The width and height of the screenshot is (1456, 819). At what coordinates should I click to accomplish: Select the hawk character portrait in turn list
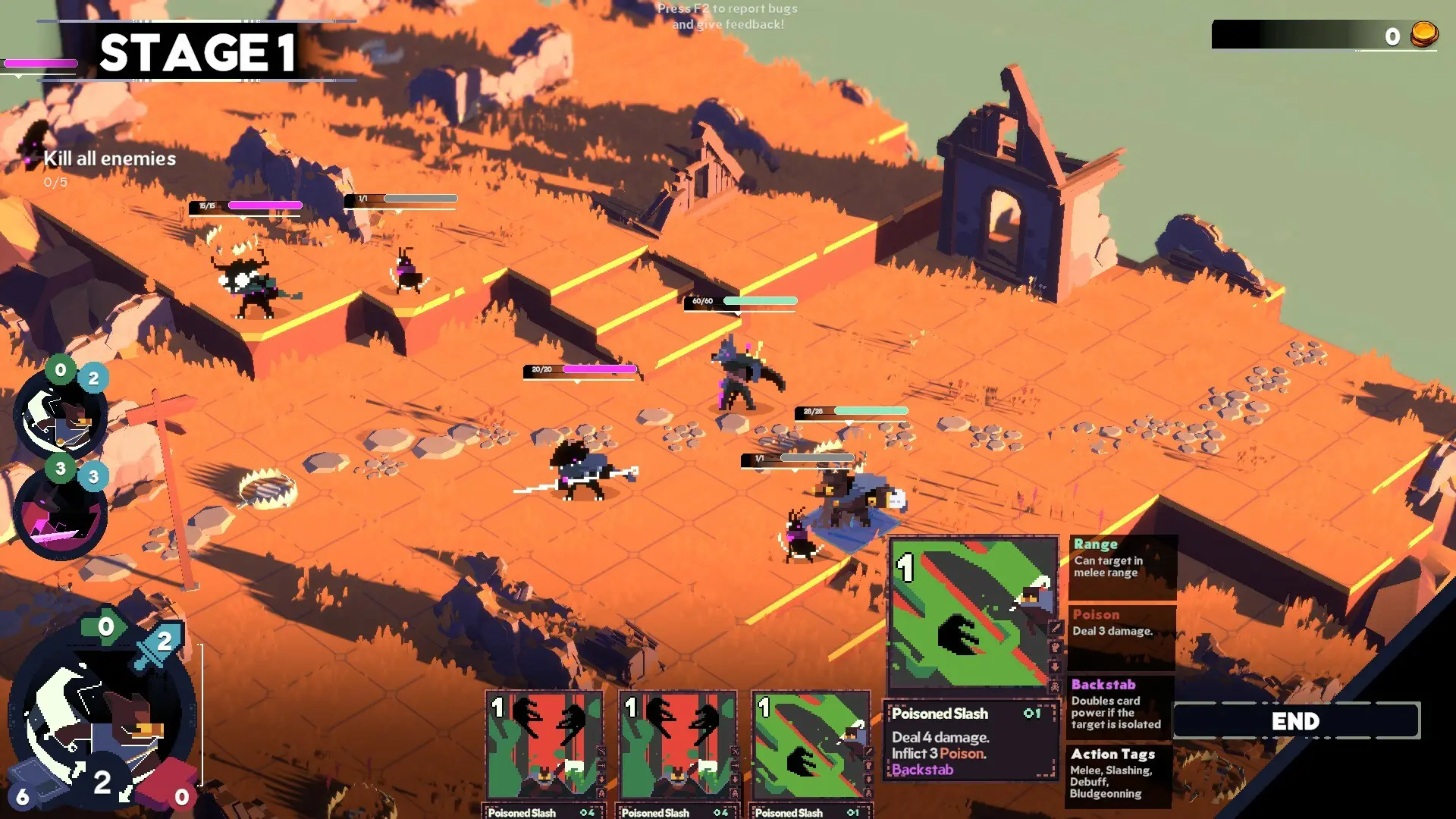point(59,417)
